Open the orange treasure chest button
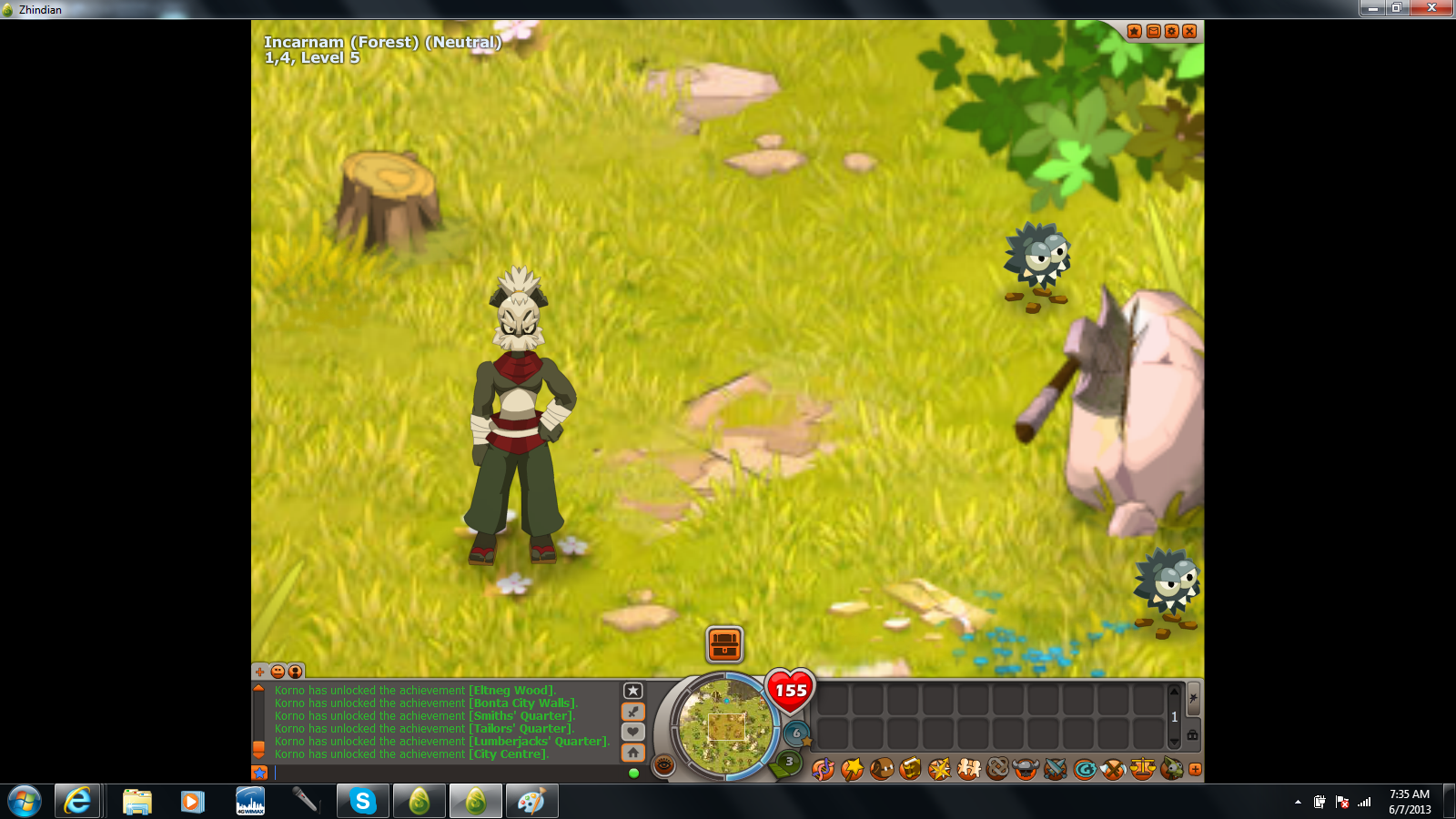This screenshot has width=1456, height=819. coord(724,644)
